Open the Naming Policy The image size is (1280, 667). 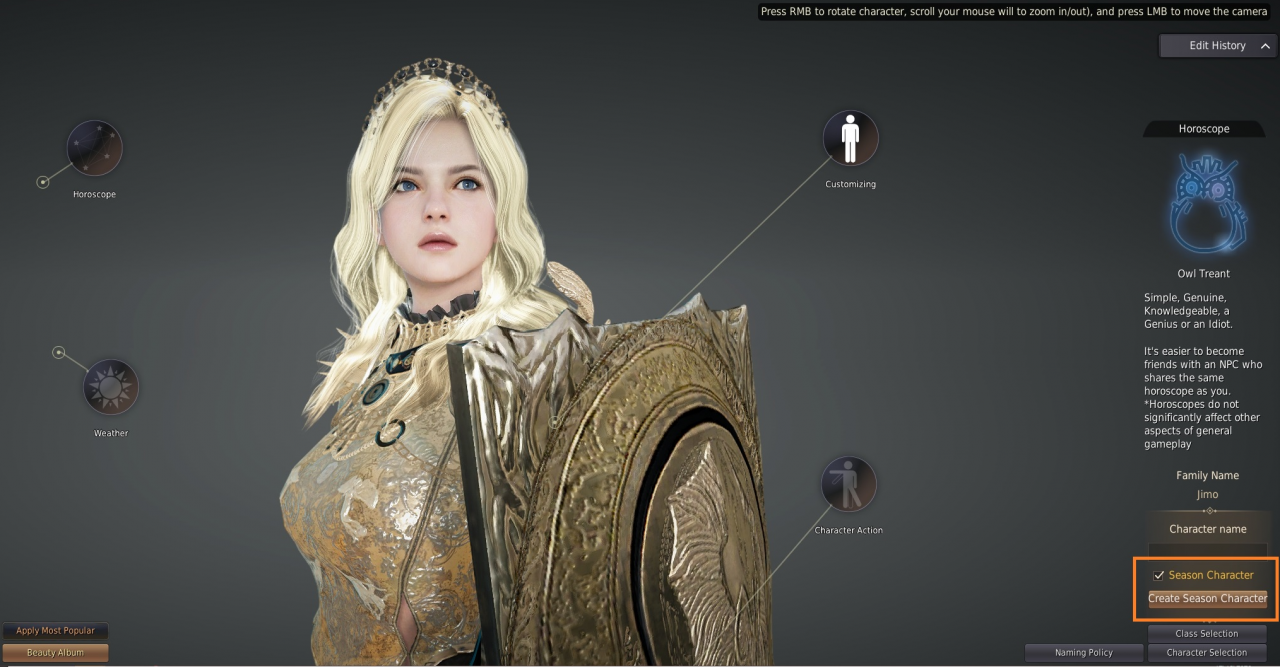pos(1084,652)
